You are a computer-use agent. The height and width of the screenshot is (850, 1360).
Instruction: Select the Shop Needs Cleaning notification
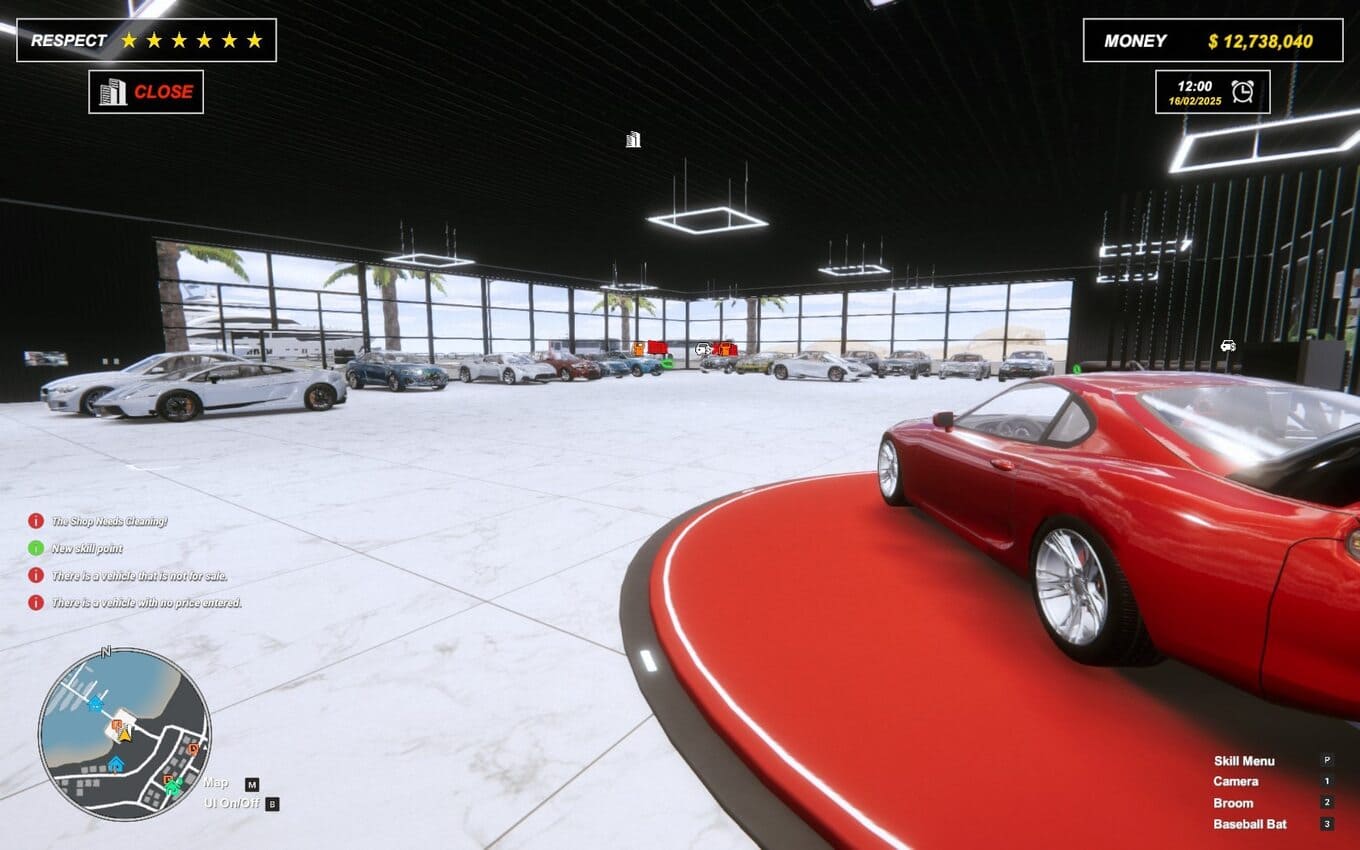[x=109, y=521]
